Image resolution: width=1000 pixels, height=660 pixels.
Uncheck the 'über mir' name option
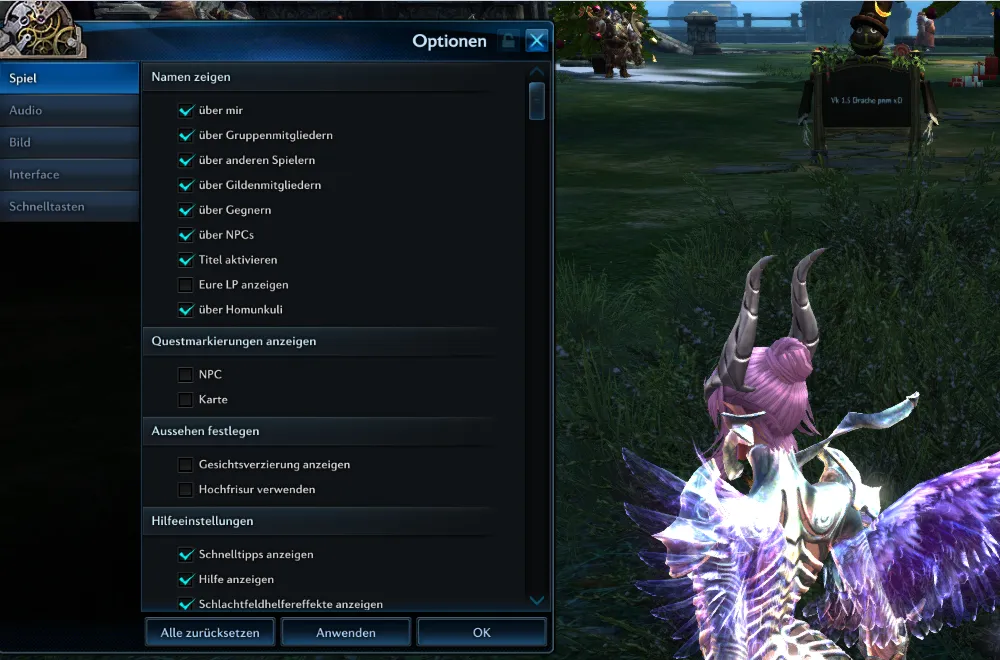[185, 110]
